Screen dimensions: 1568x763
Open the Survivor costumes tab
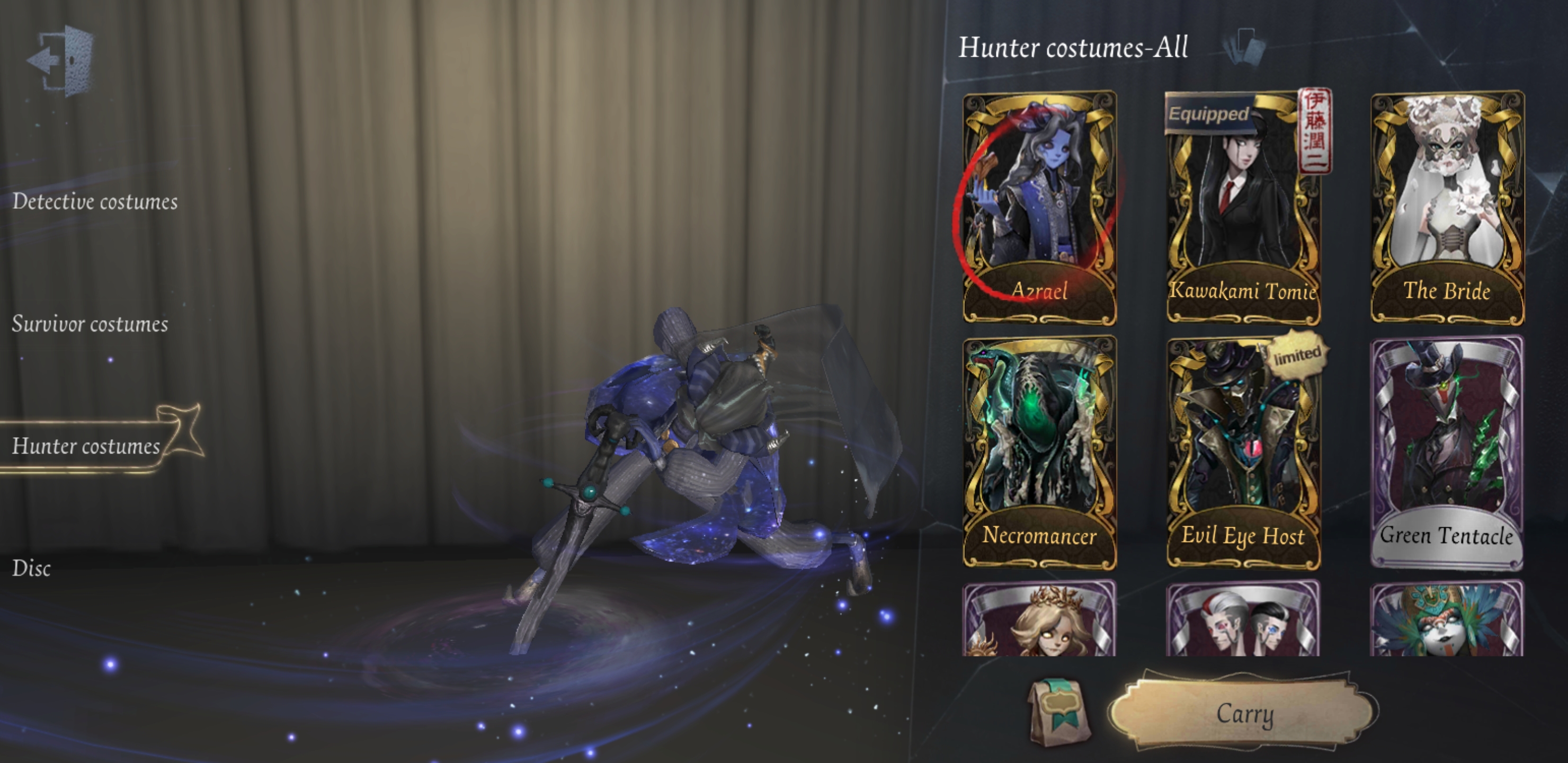tap(90, 324)
